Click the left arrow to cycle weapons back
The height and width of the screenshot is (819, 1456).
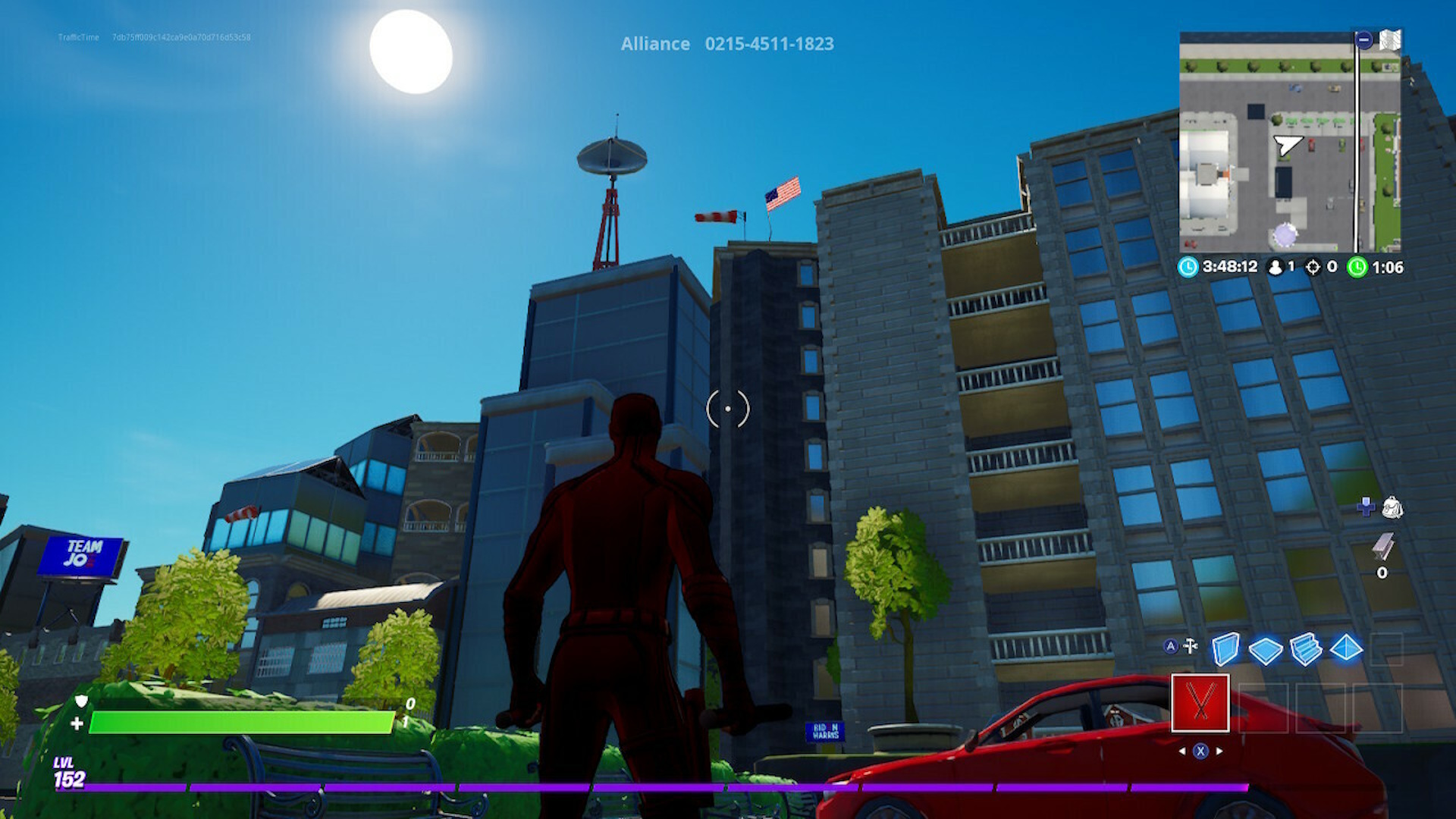coord(1183,751)
